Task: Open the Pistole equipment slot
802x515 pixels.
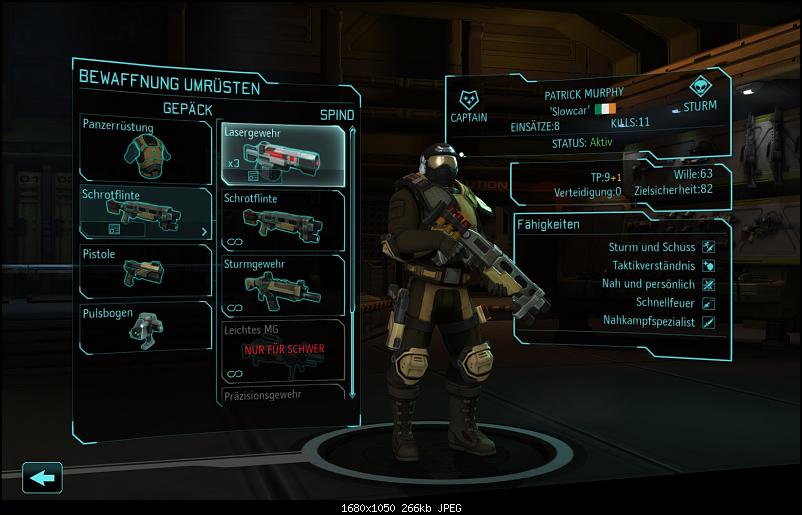Action: pos(146,272)
